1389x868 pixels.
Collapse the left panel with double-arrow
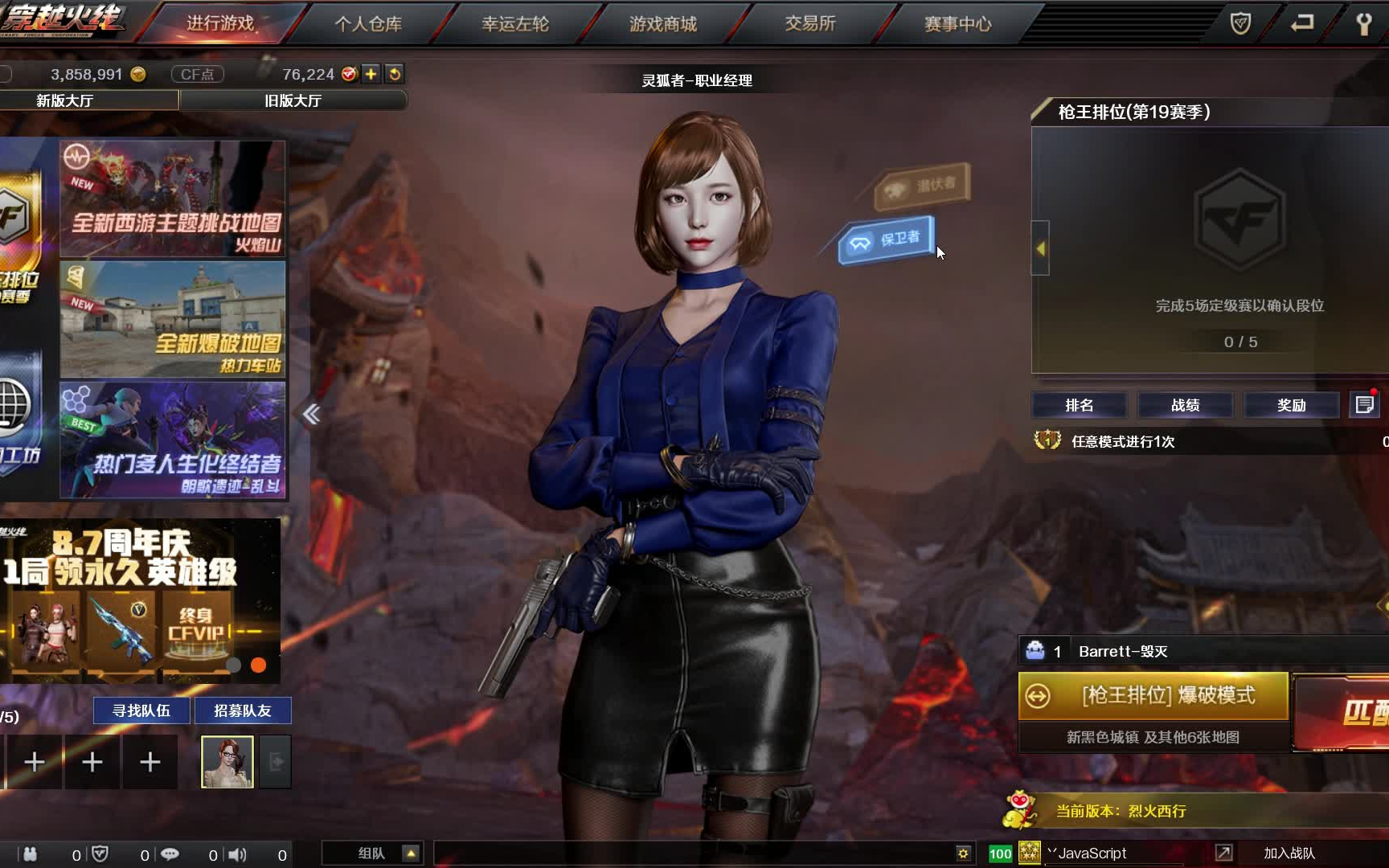tap(311, 414)
